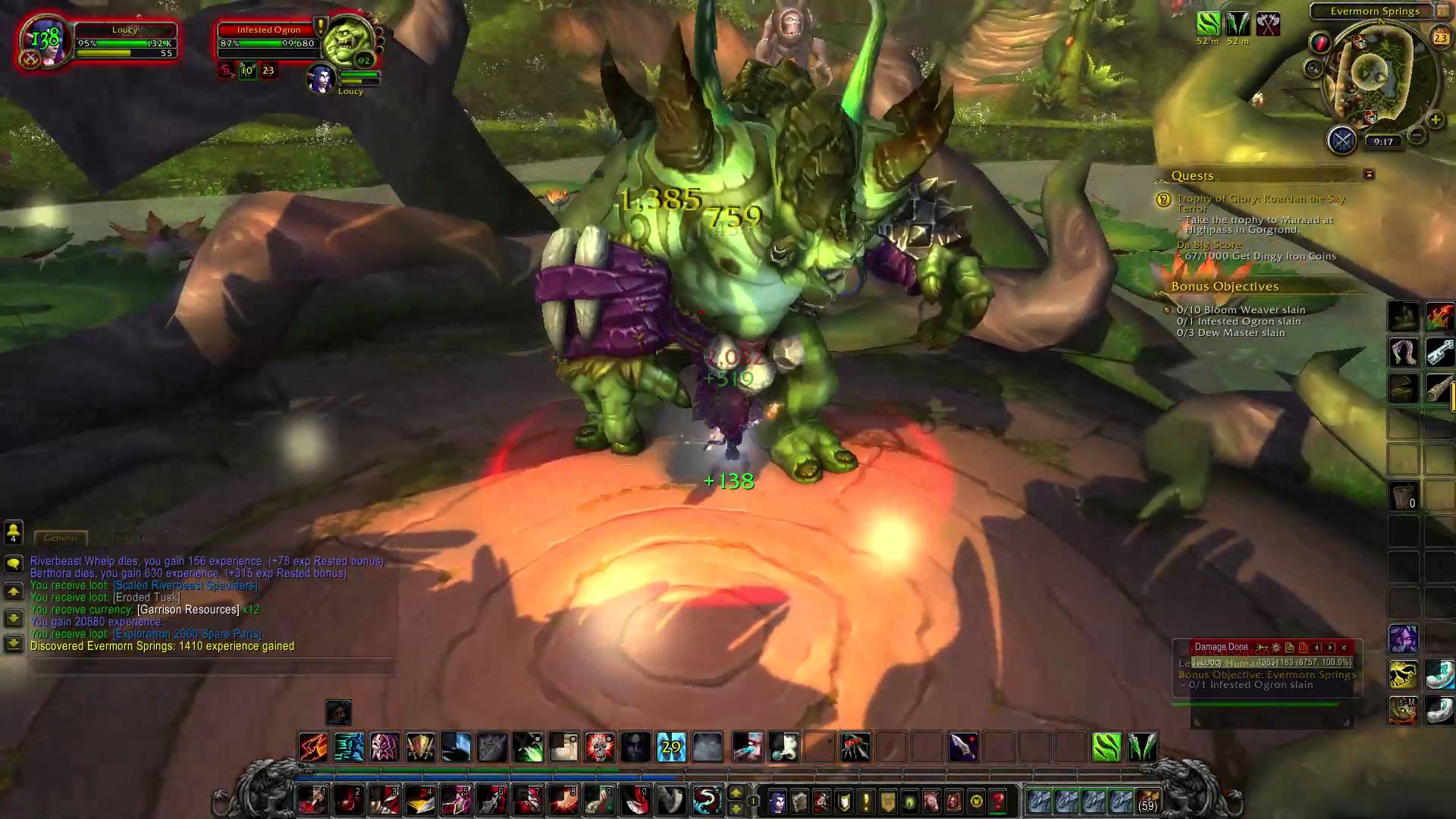Collapse the Quests tracker panel

pyautogui.click(x=1369, y=174)
